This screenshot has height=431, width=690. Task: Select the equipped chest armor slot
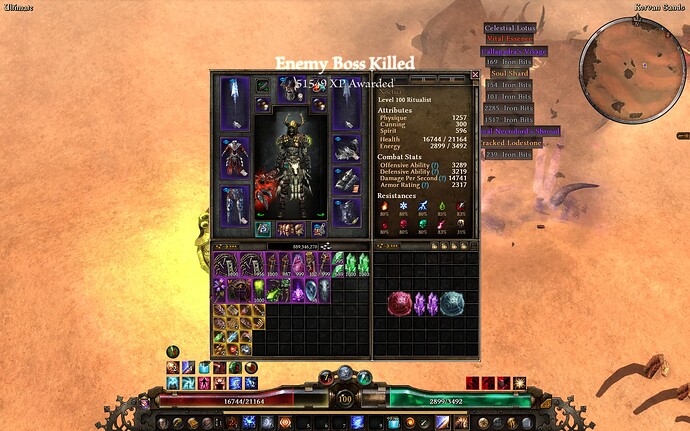point(235,156)
